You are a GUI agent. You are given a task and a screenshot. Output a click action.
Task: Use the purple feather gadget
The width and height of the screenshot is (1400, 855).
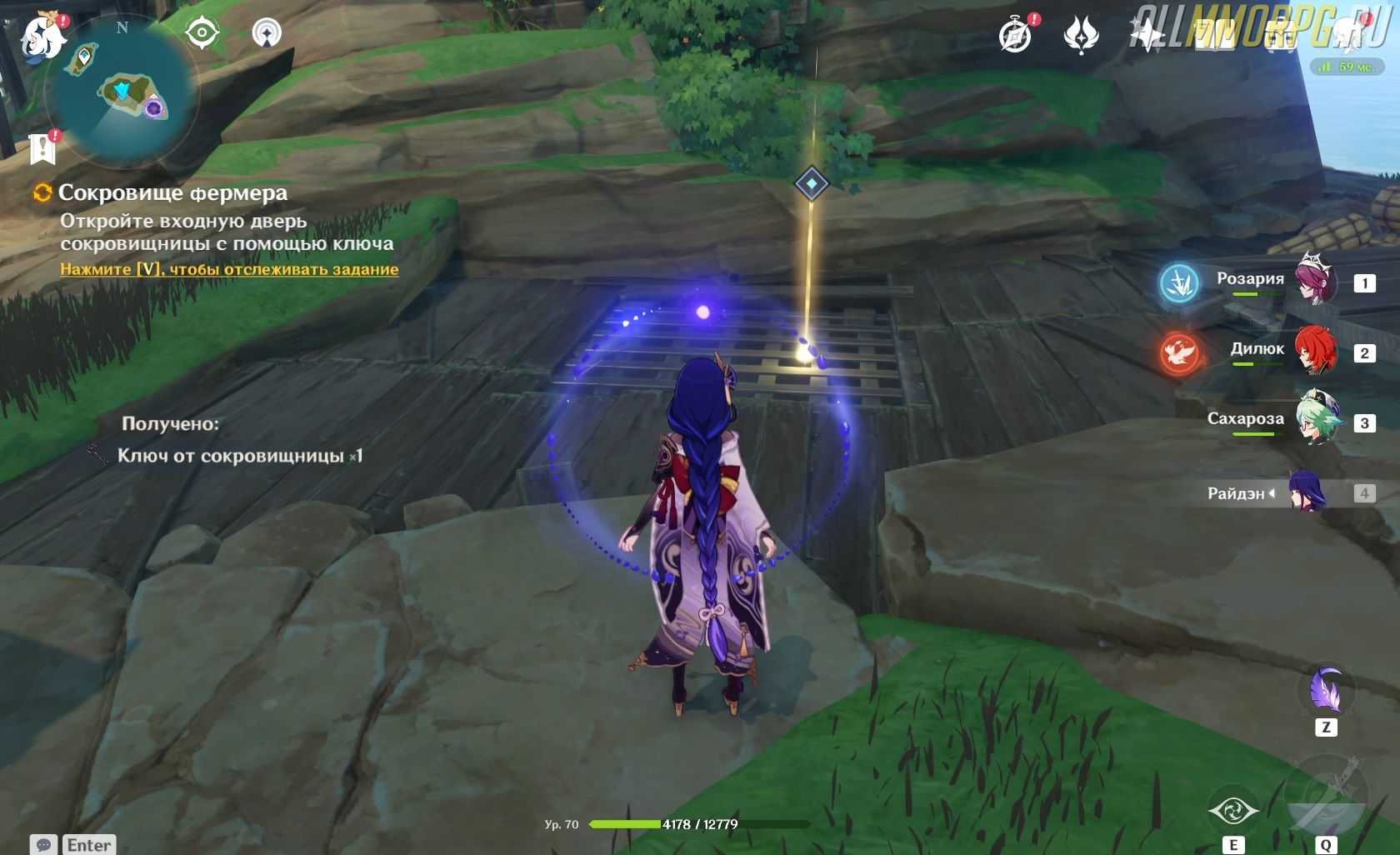tap(1326, 691)
